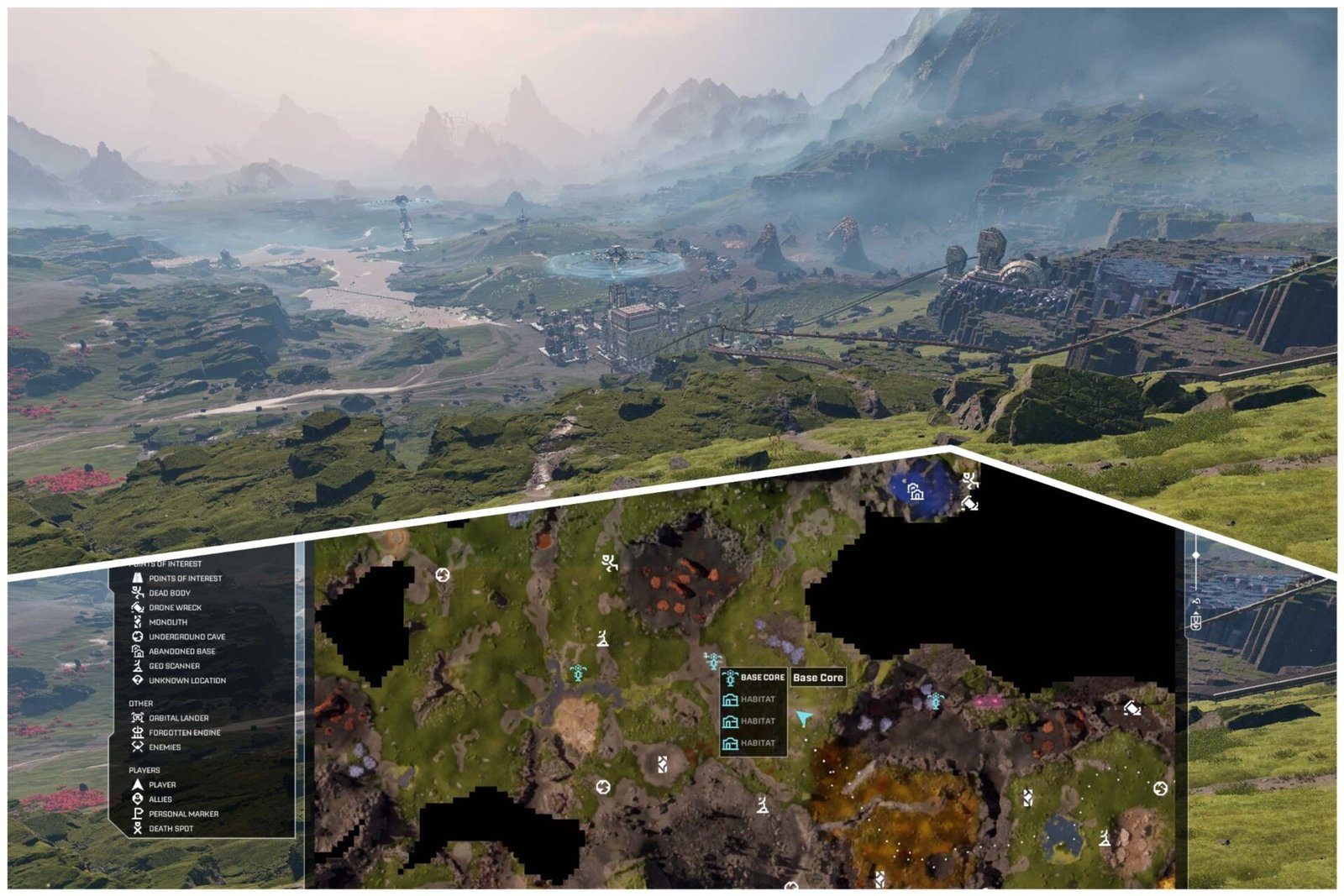
Task: Toggle Personal Marker visibility
Action: pyautogui.click(x=138, y=813)
